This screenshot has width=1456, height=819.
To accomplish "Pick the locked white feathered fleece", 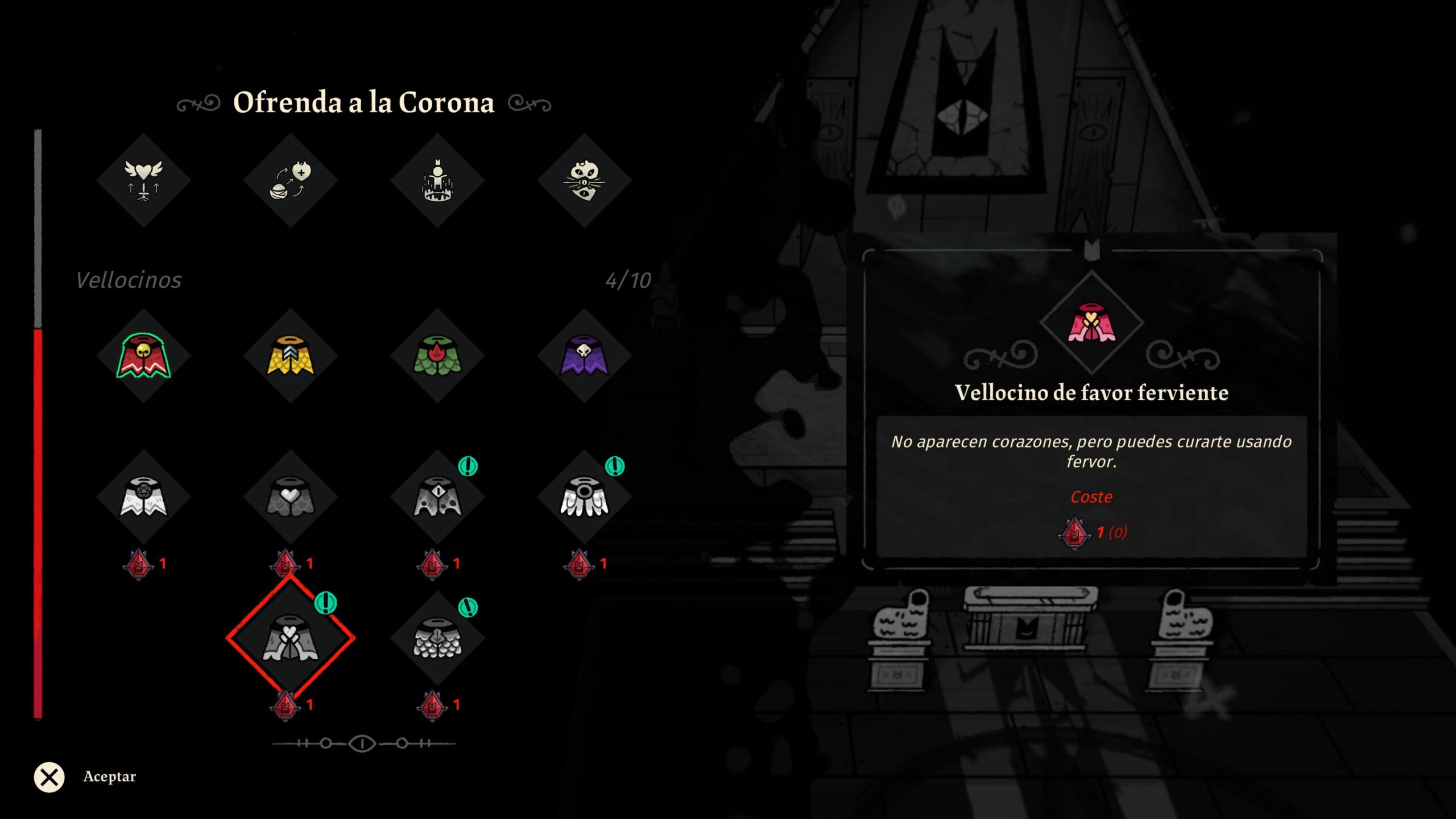I will [x=584, y=497].
